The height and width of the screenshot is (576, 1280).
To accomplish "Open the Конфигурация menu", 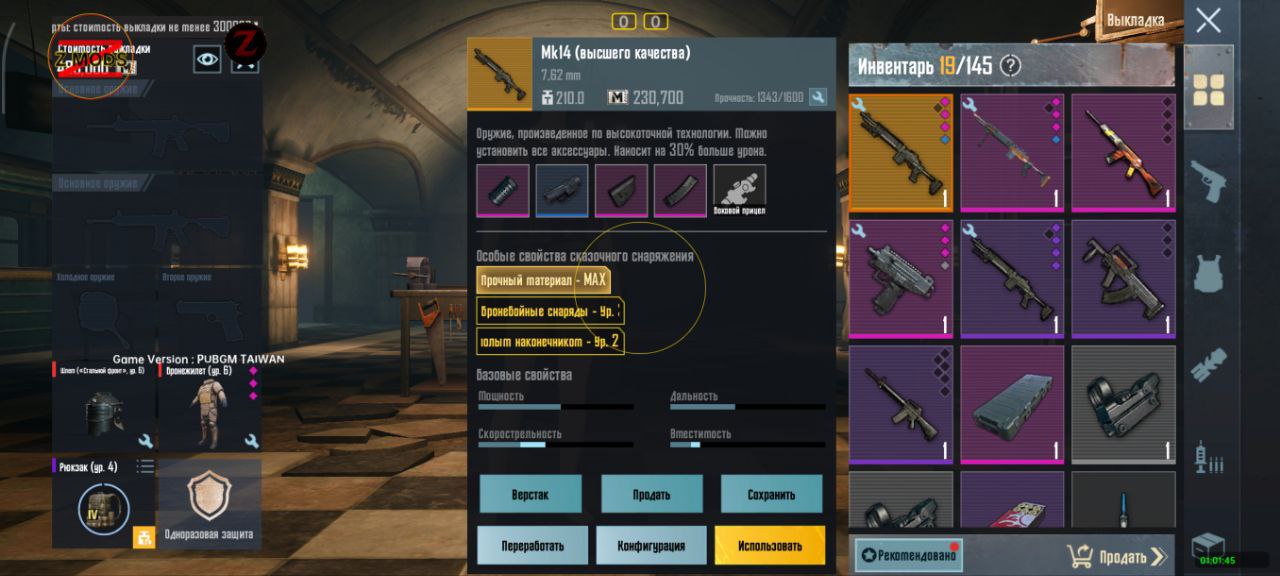I will tap(651, 546).
